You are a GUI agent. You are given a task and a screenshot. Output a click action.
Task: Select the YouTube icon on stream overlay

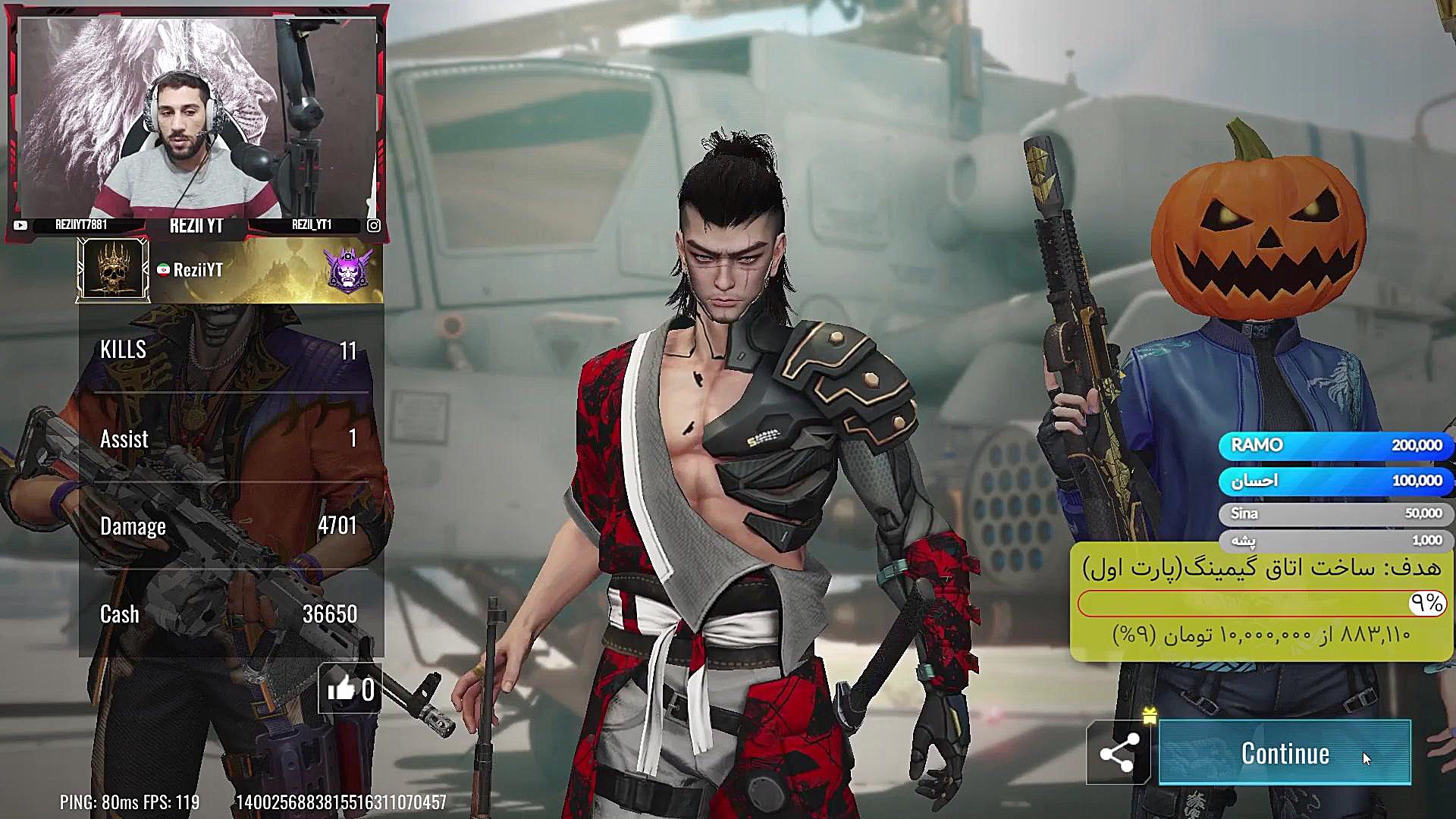(20, 225)
